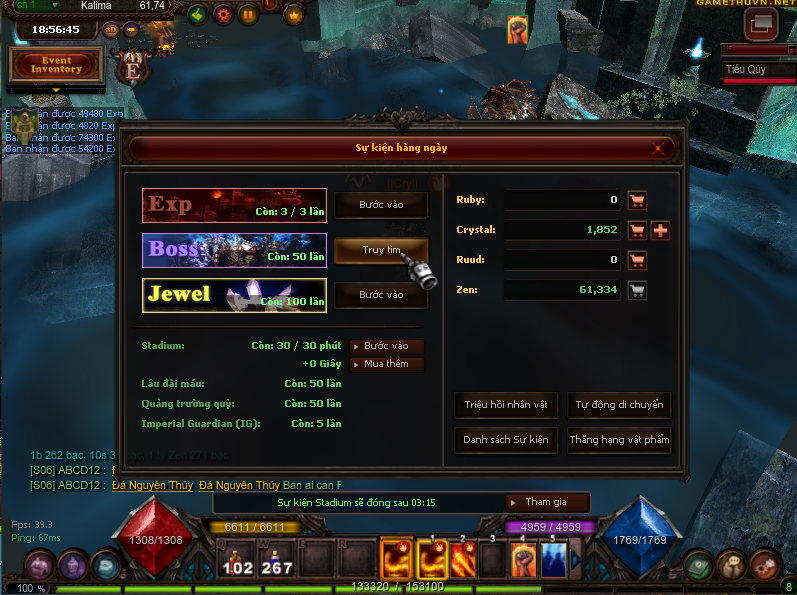Toggle the 3D view button
This screenshot has width=797, height=595.
tap(110, 29)
